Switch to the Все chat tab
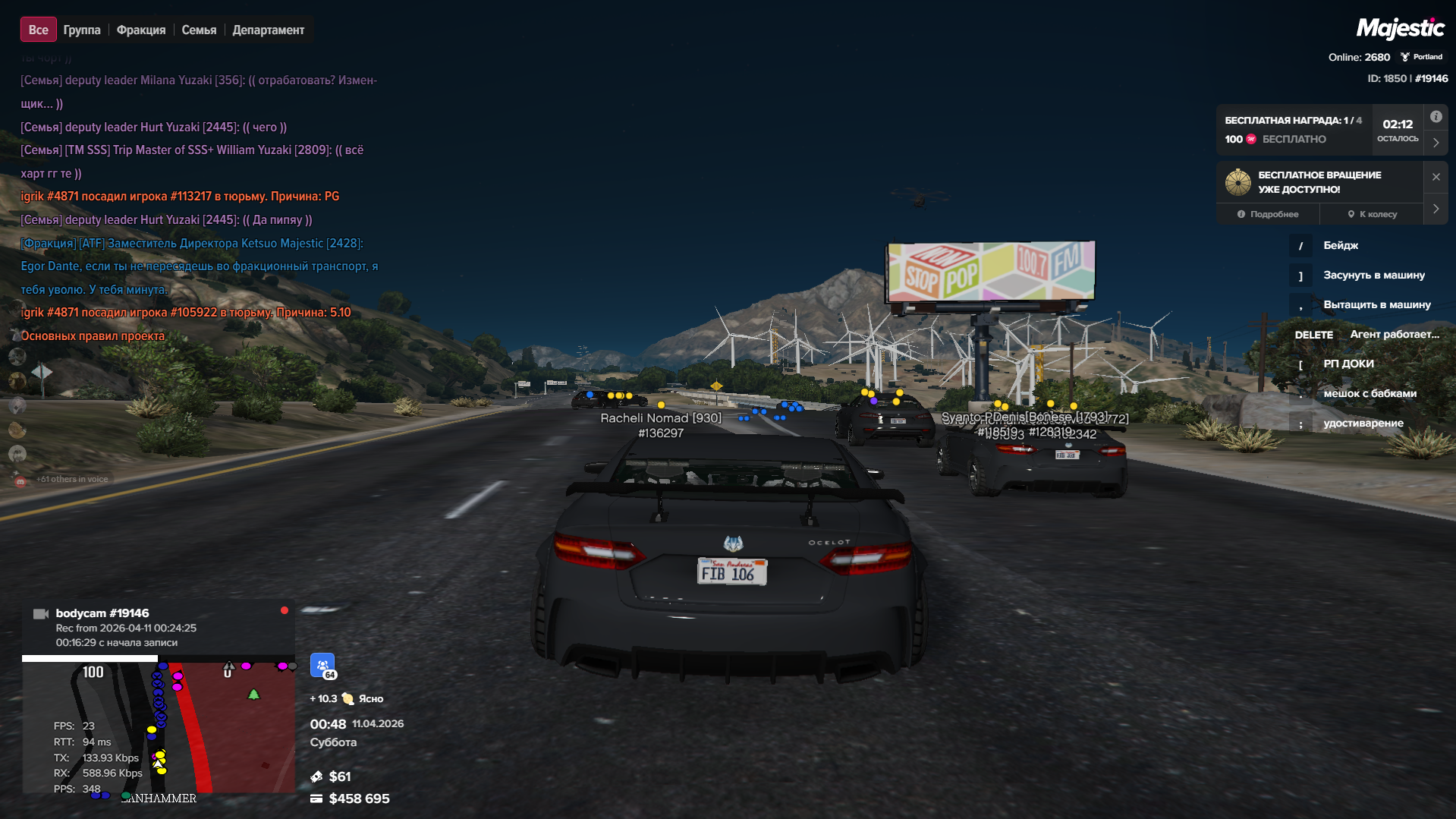 (x=38, y=30)
